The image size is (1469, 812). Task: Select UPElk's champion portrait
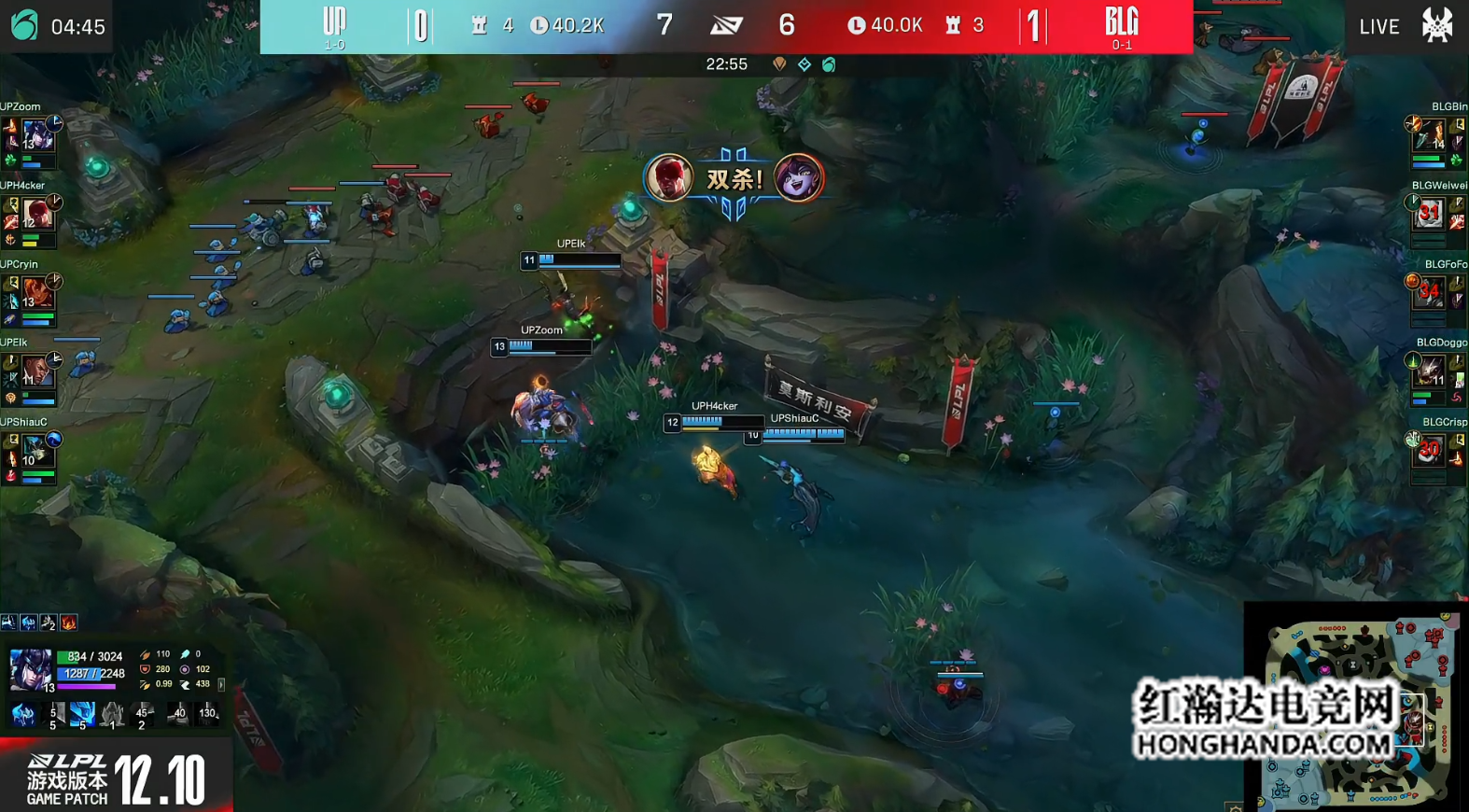[x=37, y=371]
